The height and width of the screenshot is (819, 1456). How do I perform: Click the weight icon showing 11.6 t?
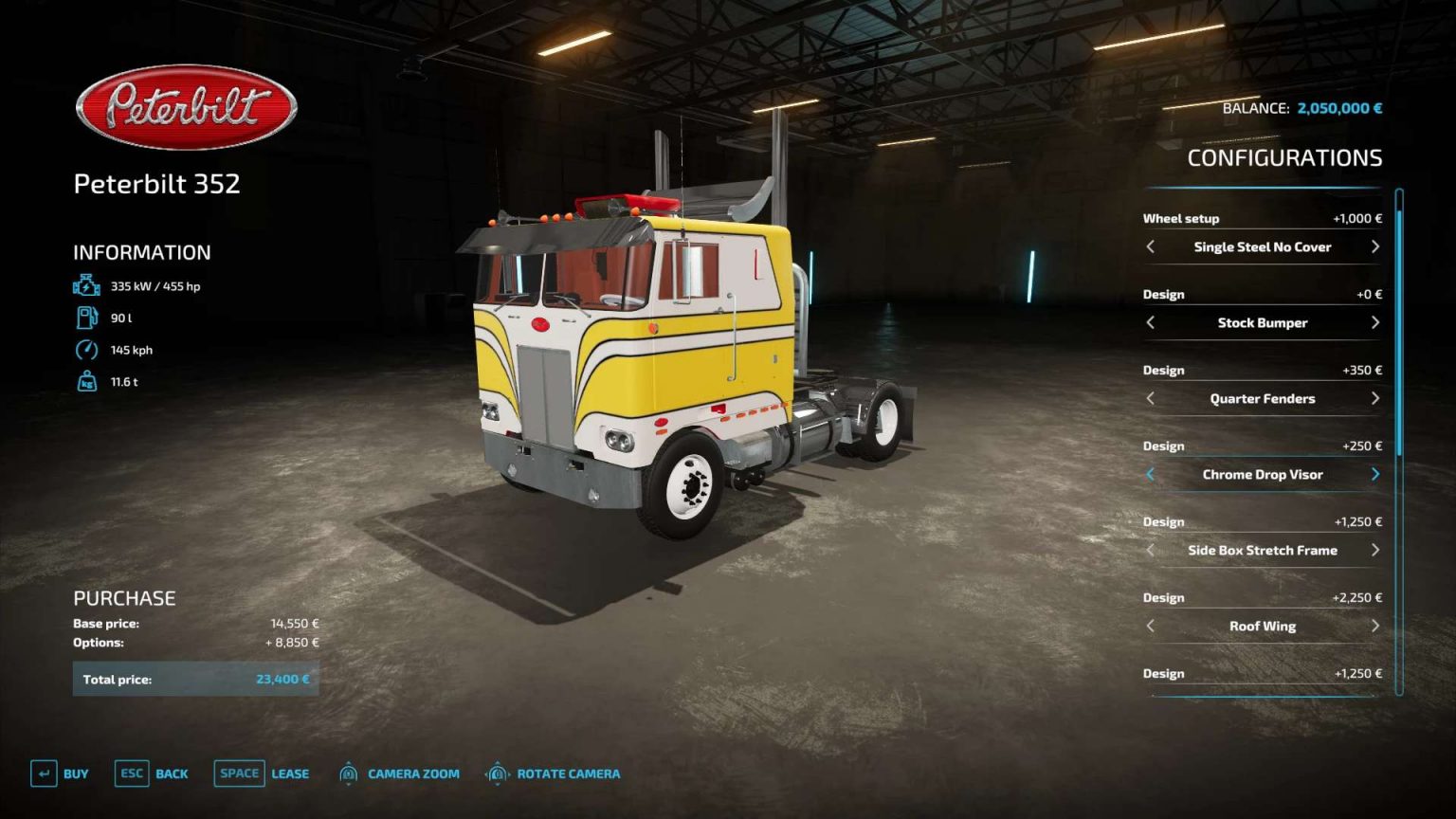[85, 381]
